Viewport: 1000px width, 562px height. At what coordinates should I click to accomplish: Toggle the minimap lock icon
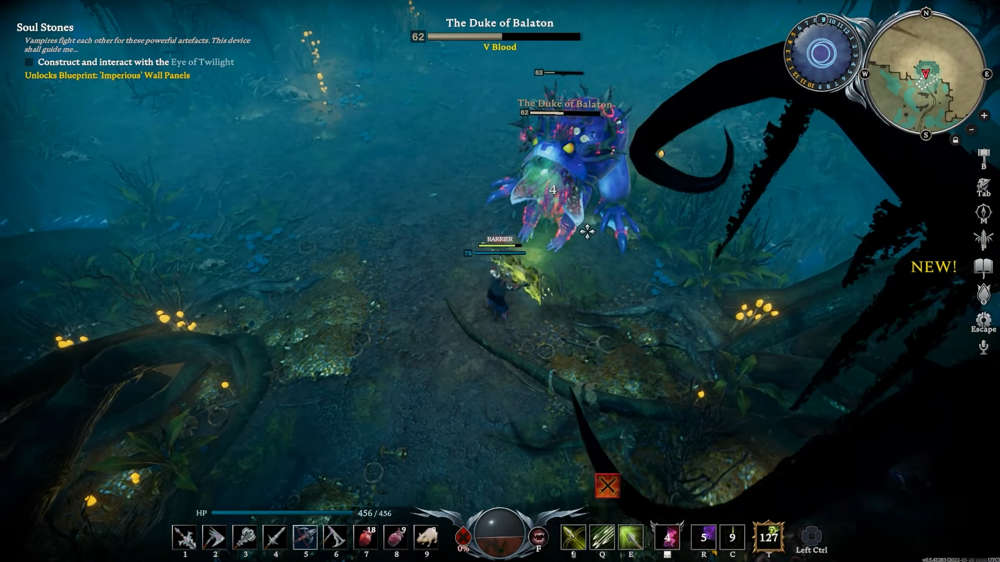956,140
